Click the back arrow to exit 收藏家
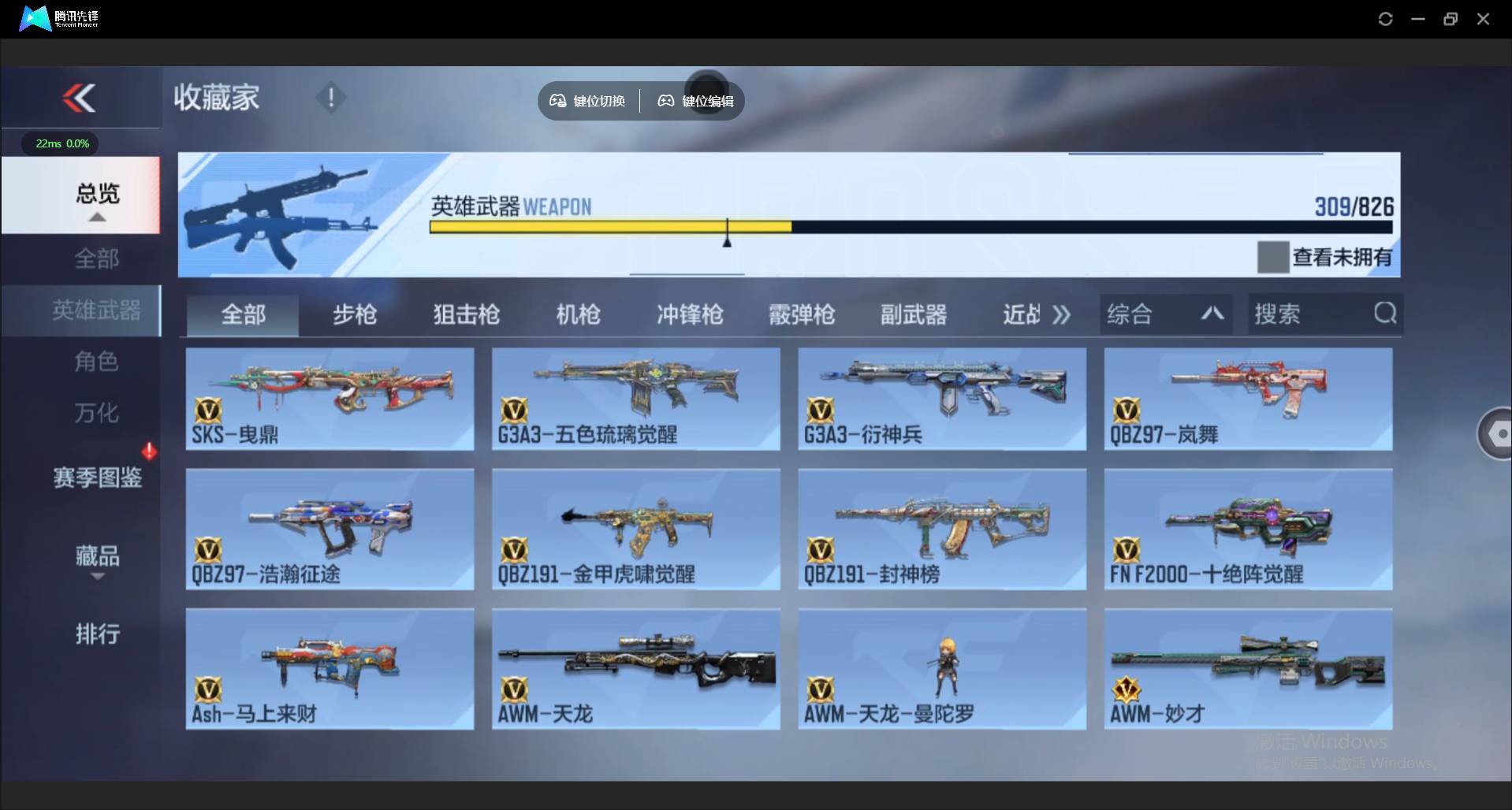1512x810 pixels. (x=80, y=97)
